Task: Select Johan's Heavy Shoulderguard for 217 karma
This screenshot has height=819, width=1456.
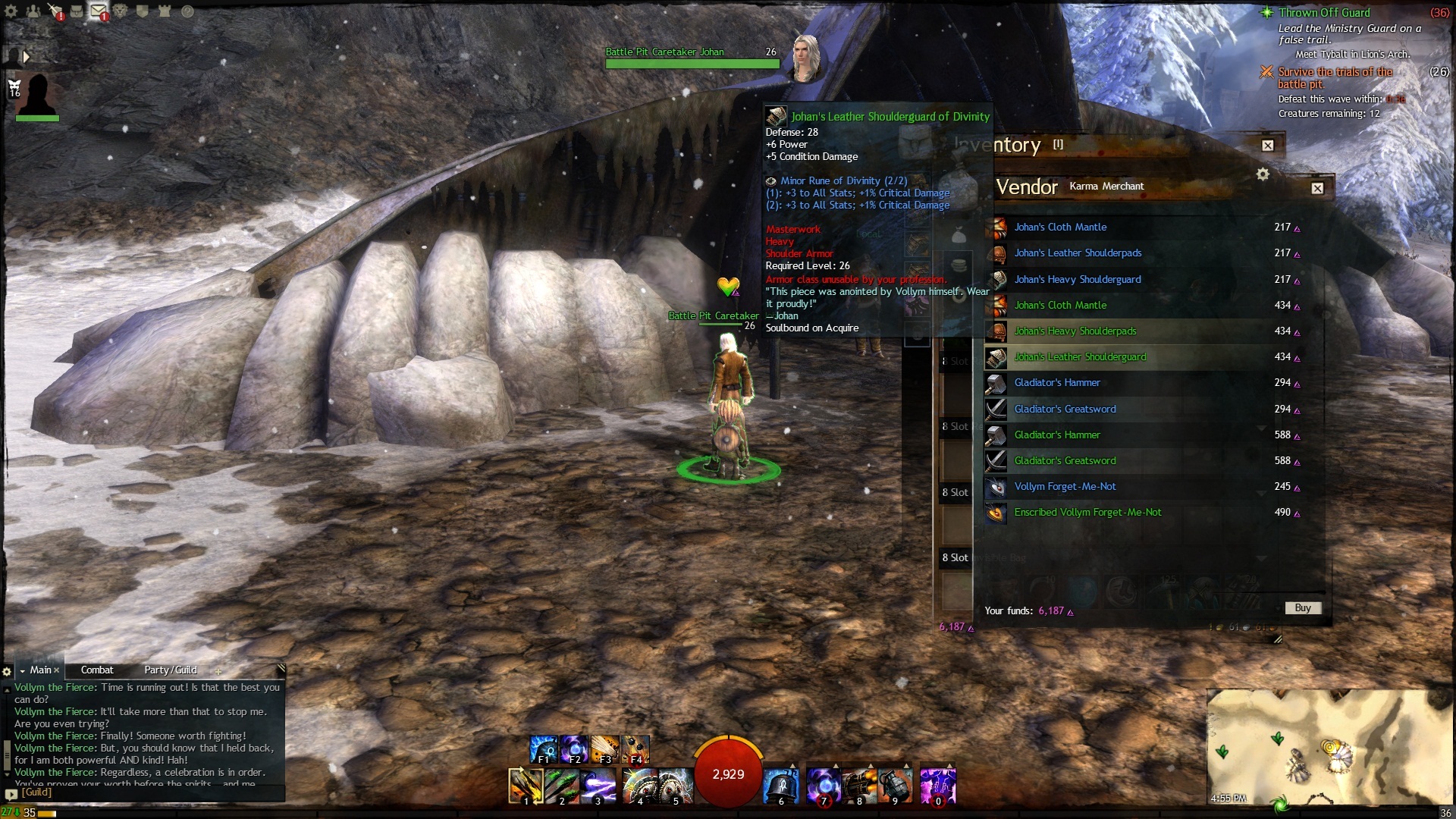Action: click(1077, 279)
